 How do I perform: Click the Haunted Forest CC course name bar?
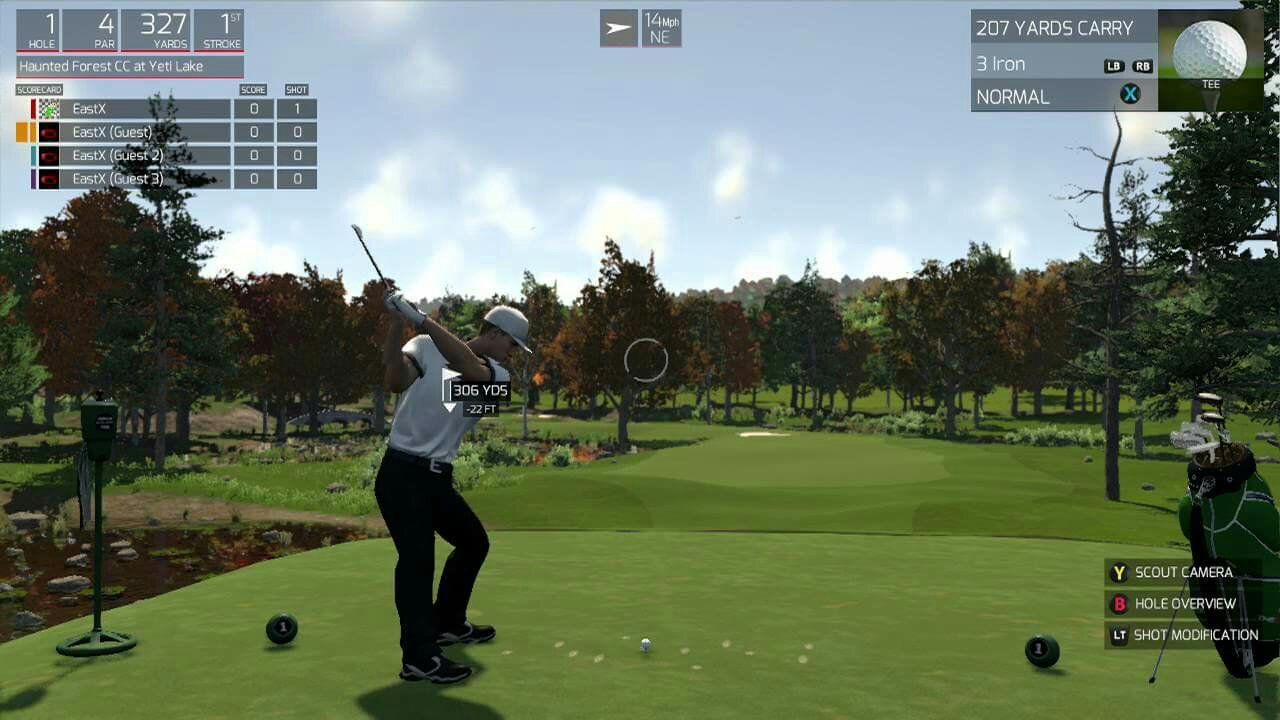130,67
